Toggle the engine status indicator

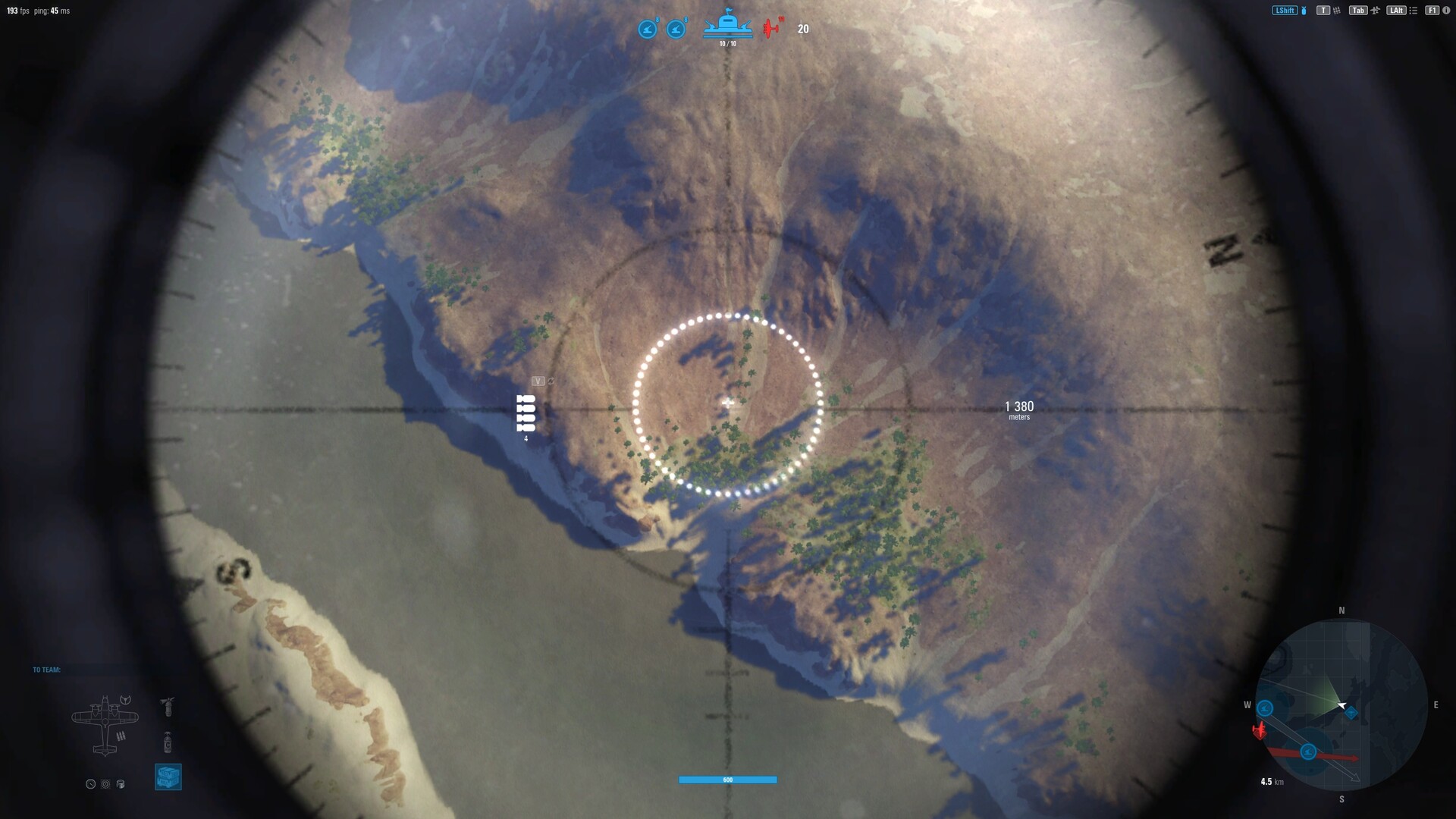pos(105,784)
